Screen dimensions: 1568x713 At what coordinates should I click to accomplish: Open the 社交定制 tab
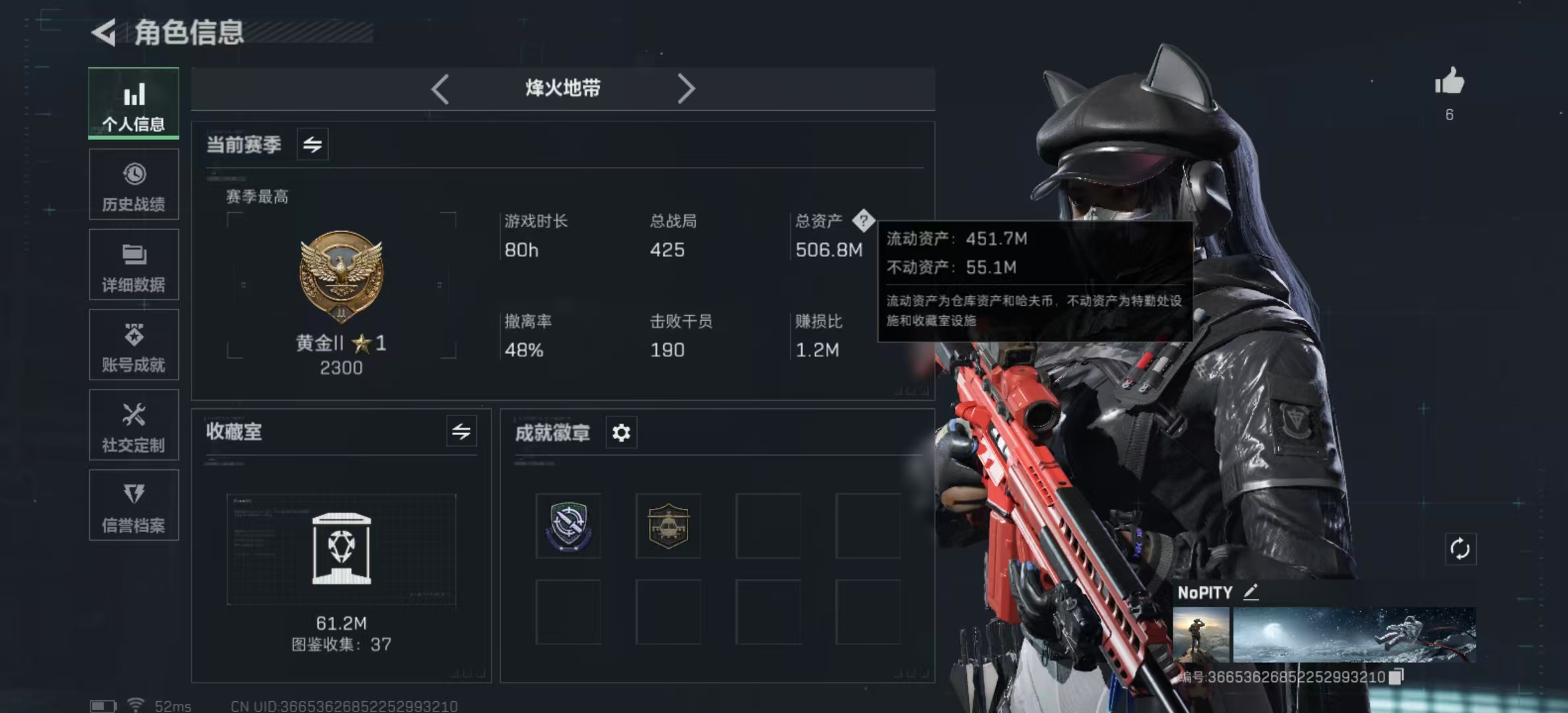pos(133,426)
